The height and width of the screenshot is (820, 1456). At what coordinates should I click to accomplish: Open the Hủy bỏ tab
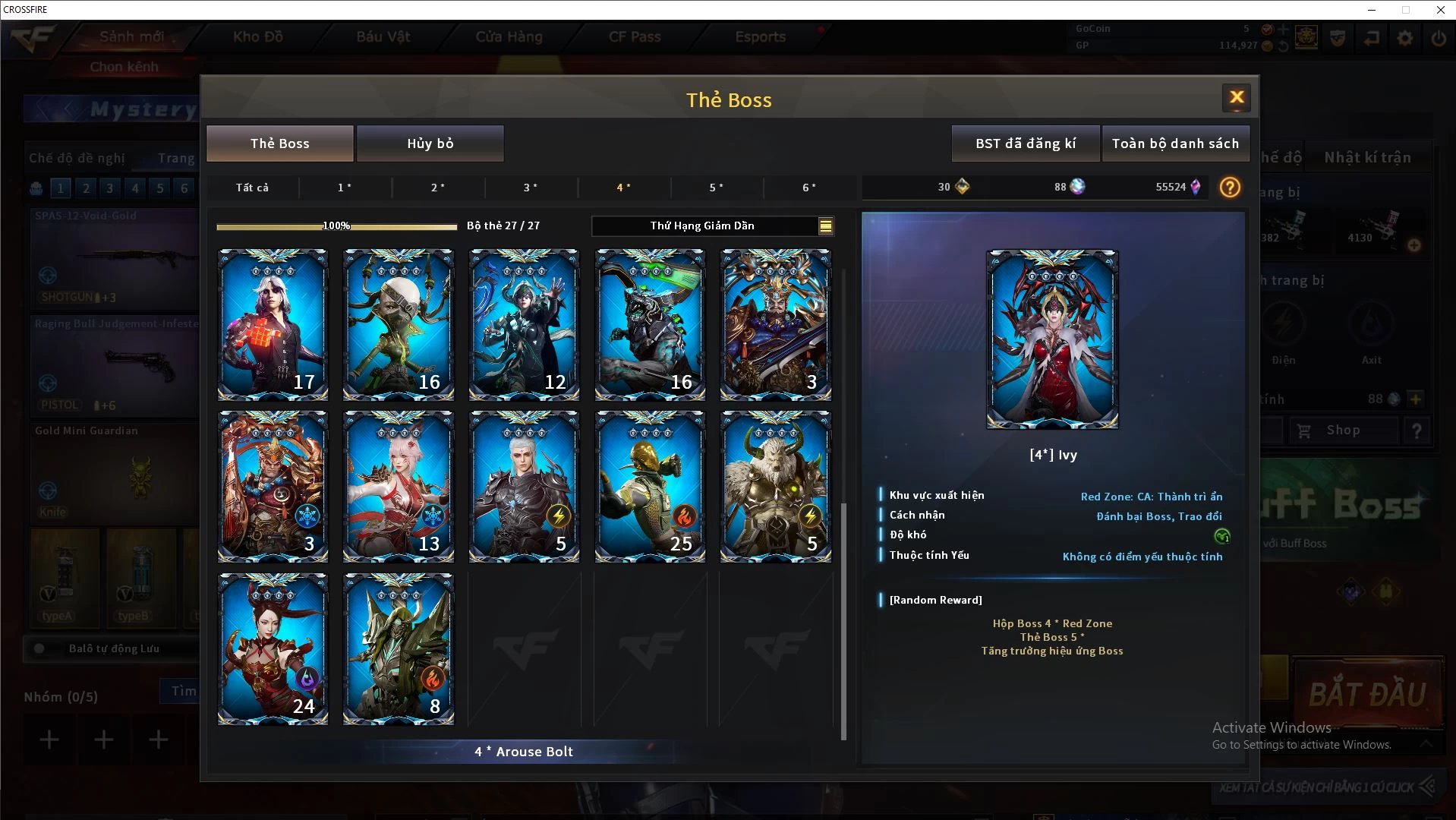coord(430,143)
